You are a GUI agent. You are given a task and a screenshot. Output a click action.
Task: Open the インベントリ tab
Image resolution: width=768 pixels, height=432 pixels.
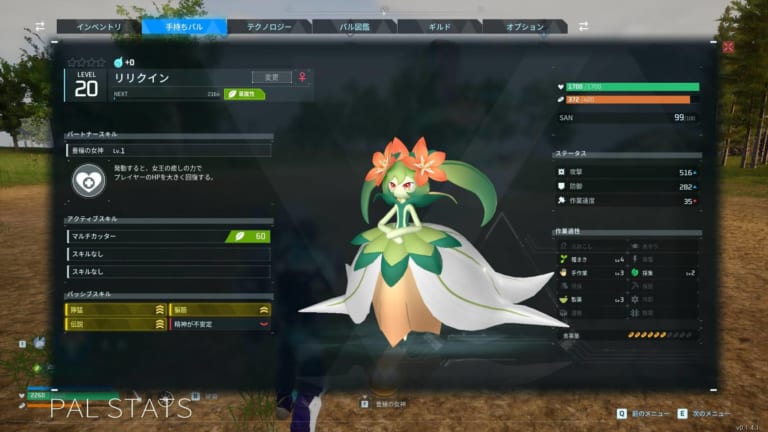[x=98, y=27]
